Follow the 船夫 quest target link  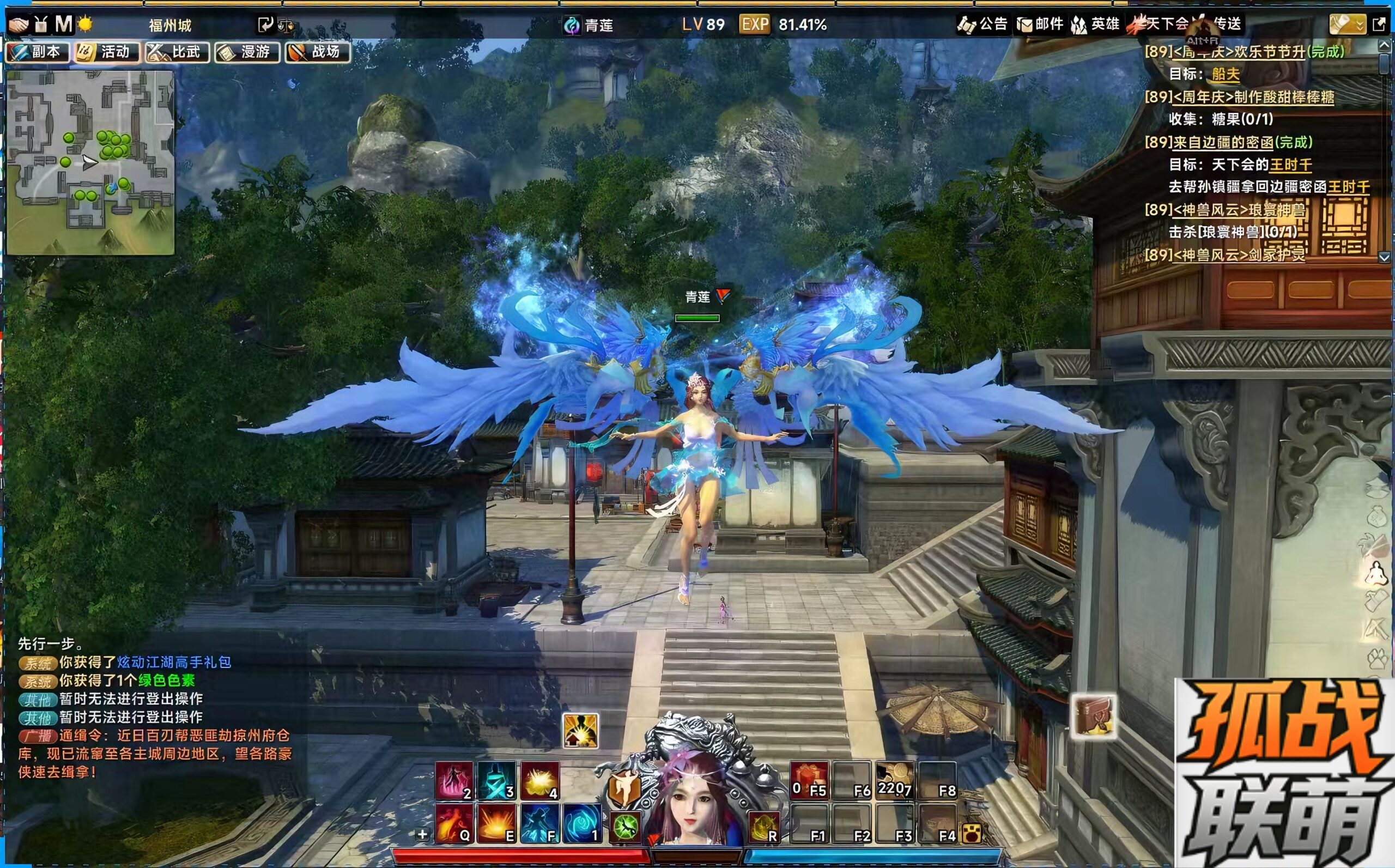(1226, 74)
